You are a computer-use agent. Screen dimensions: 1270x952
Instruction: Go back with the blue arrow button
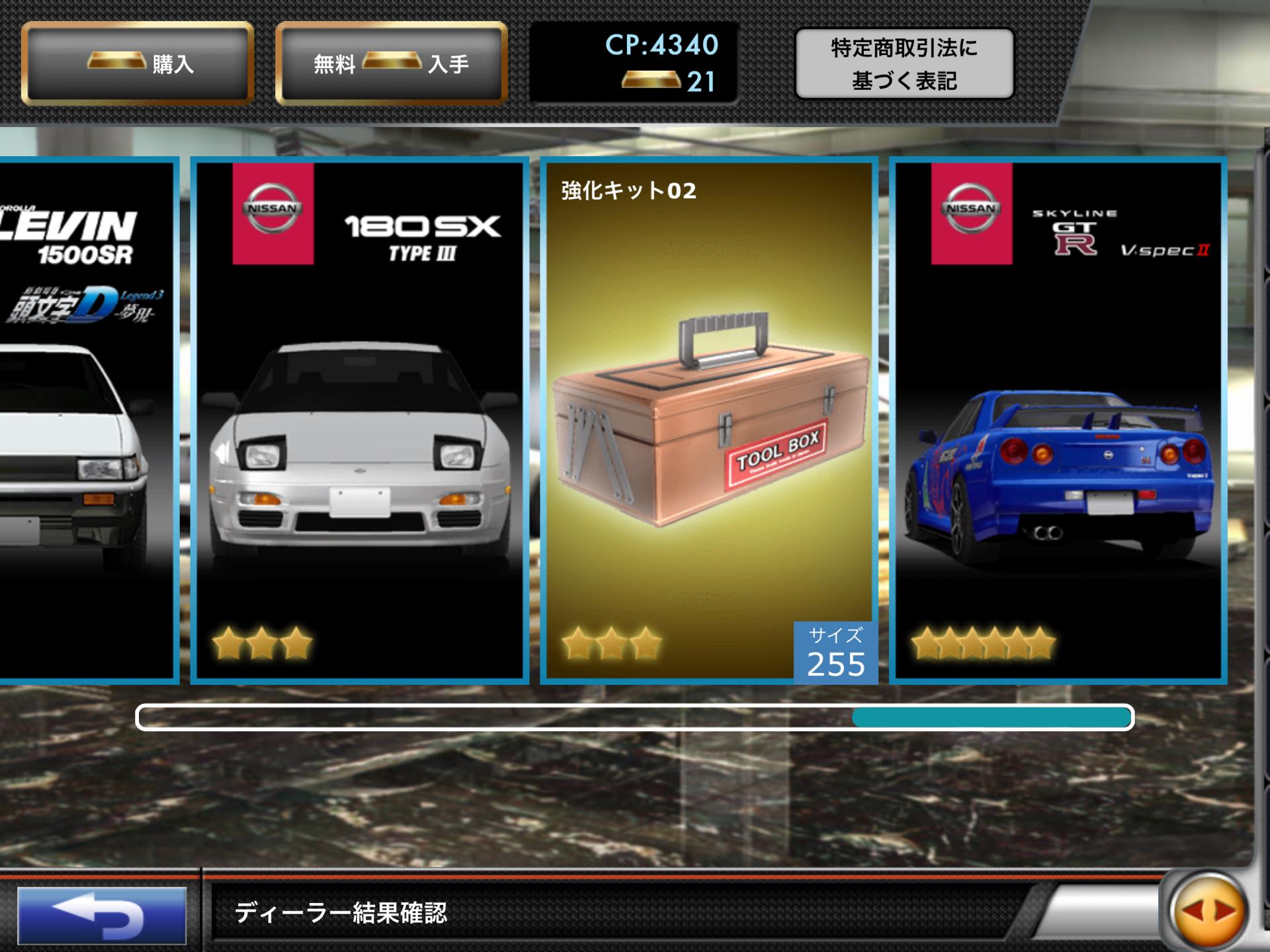102,915
